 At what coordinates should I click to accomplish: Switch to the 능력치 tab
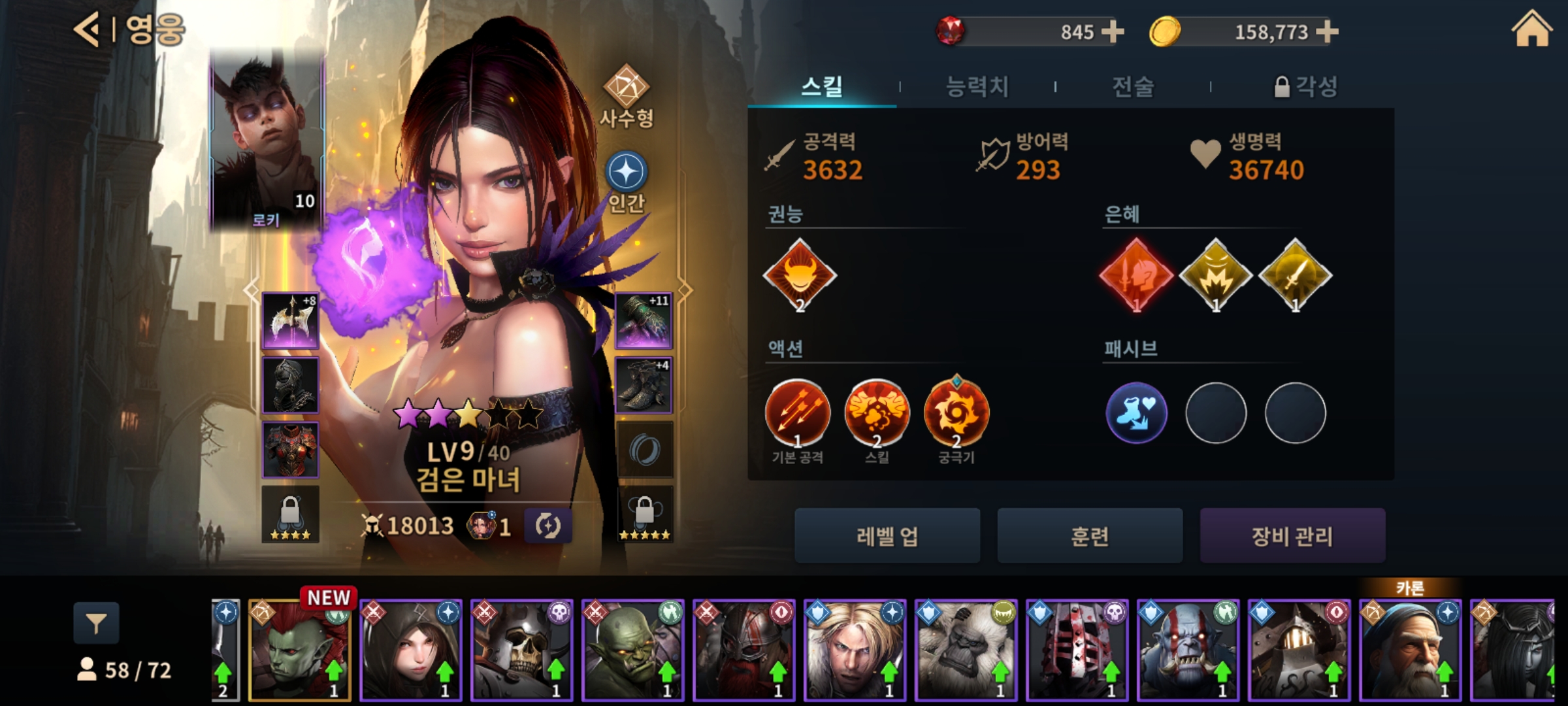click(x=977, y=86)
